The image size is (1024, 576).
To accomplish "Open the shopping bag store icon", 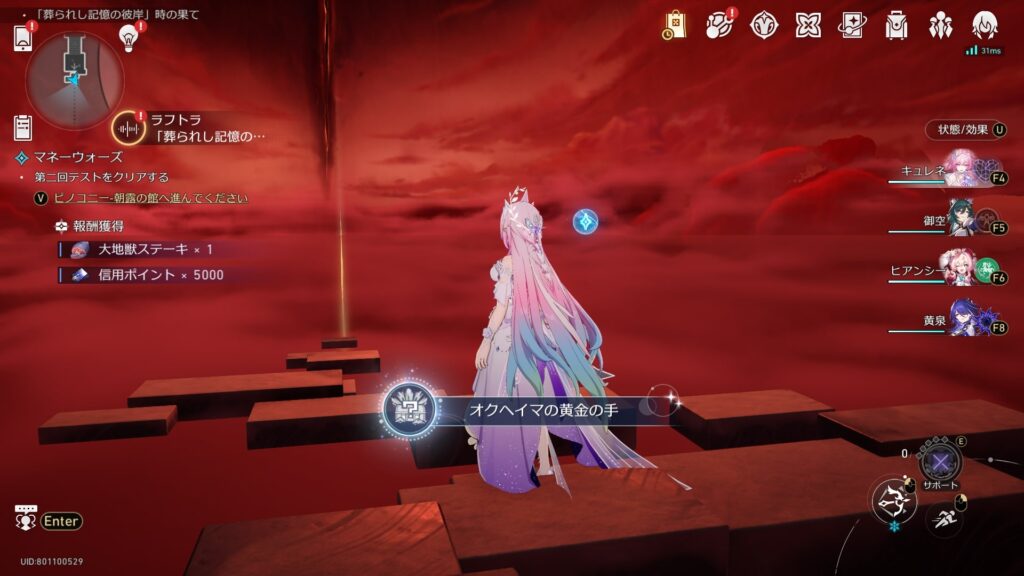I will [x=675, y=24].
